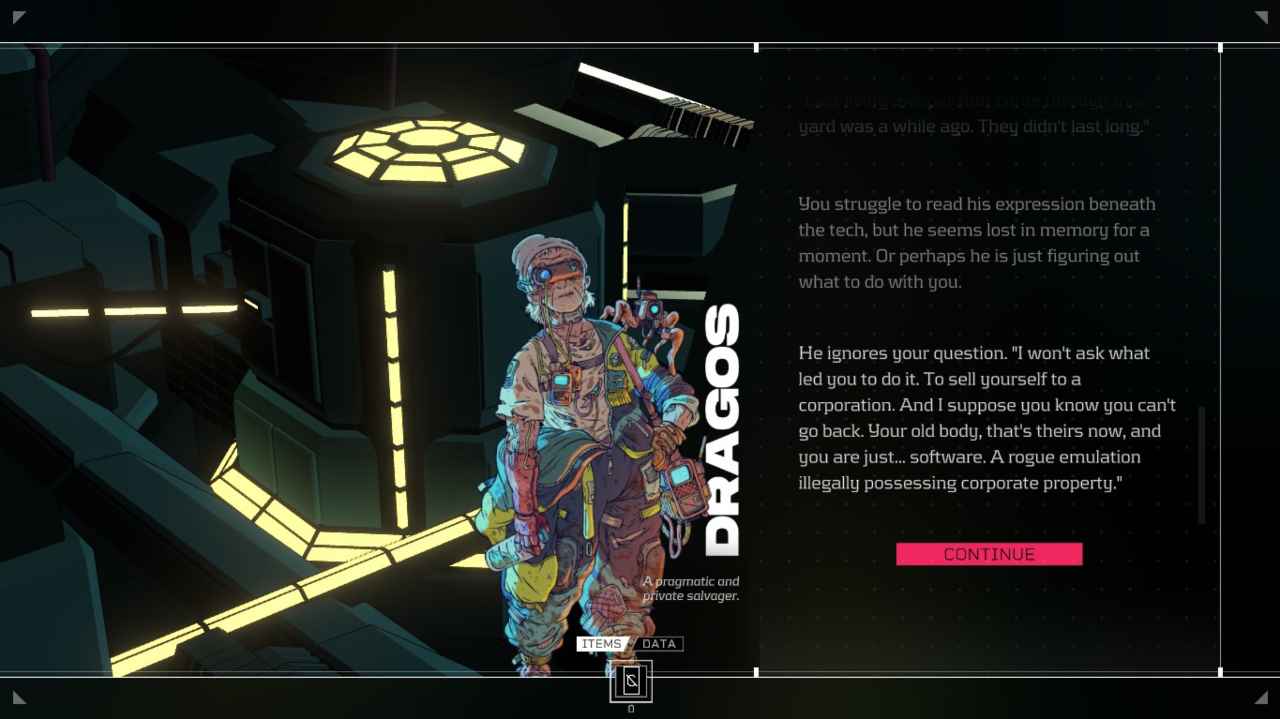Click the pink CONTINUE button
This screenshot has width=1280, height=719.
tap(989, 554)
